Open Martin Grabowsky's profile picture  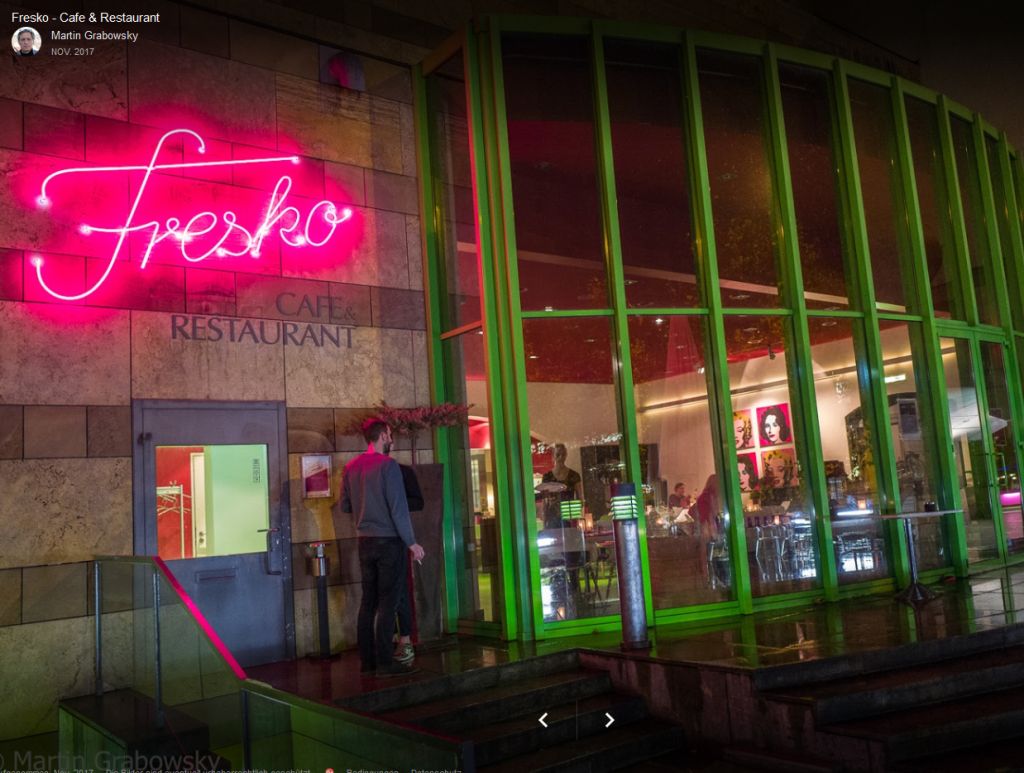tap(26, 41)
